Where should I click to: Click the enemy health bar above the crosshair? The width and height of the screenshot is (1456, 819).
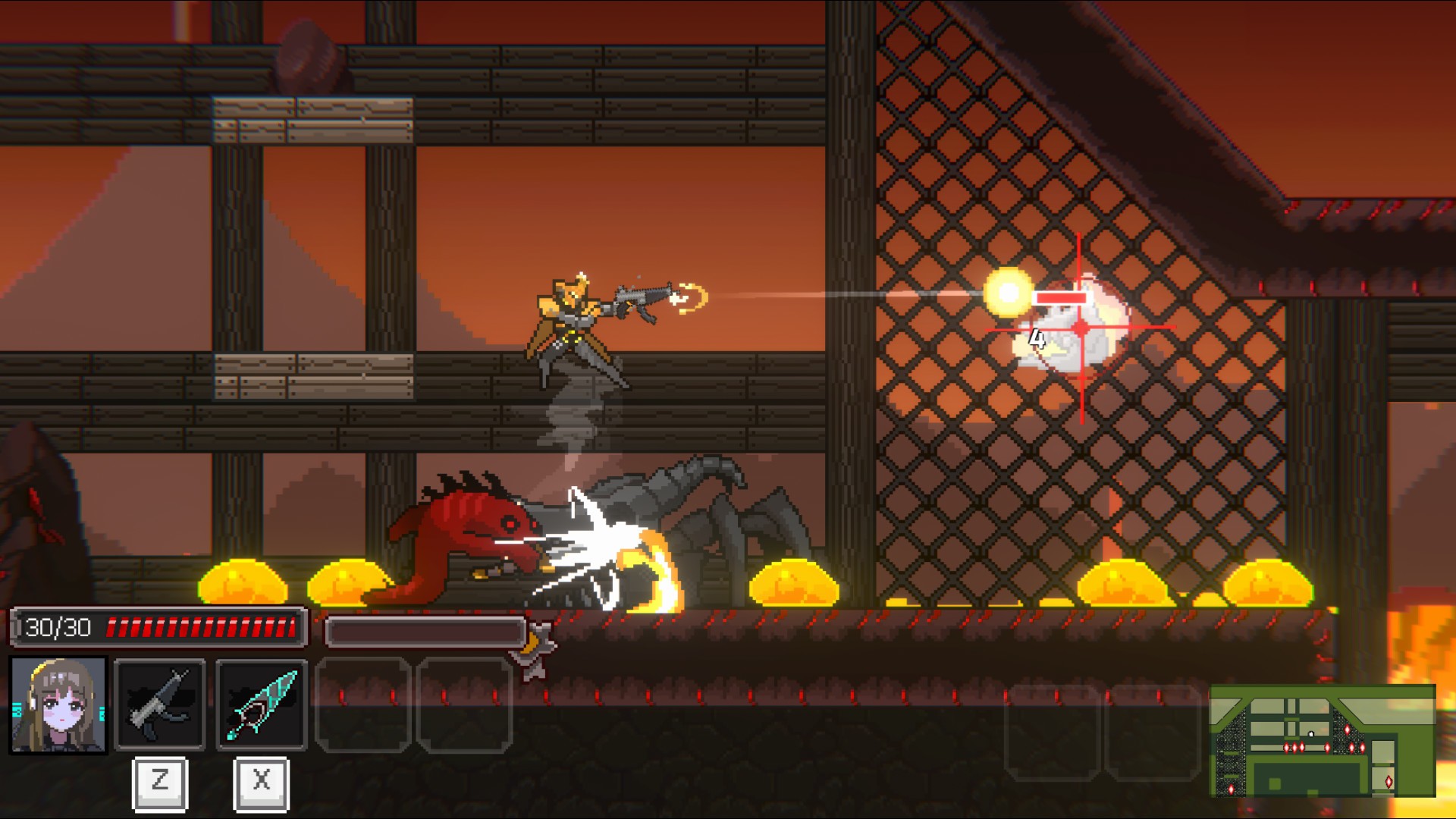(x=1060, y=299)
